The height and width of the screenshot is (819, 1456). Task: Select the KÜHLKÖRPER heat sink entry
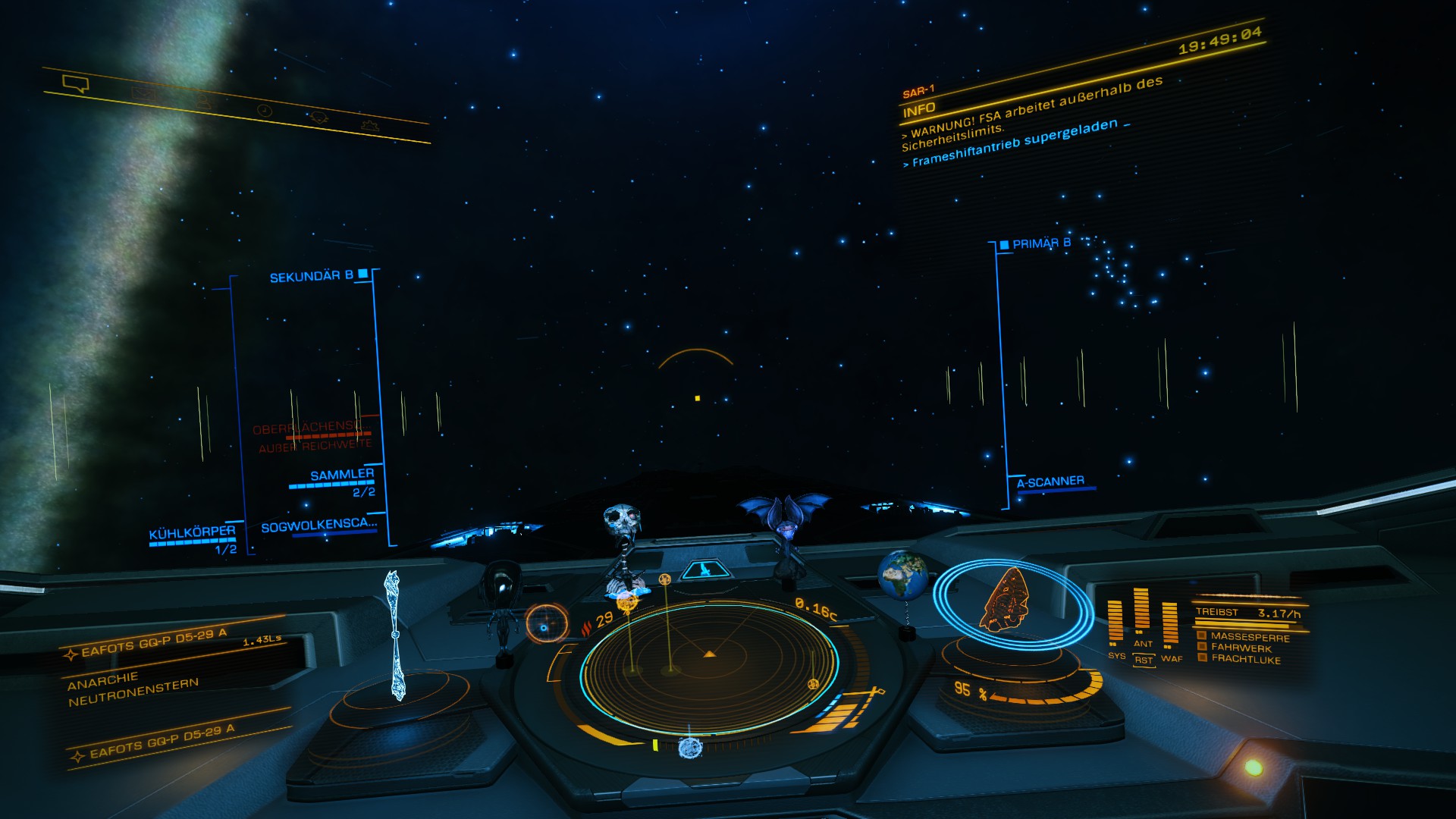(x=192, y=533)
